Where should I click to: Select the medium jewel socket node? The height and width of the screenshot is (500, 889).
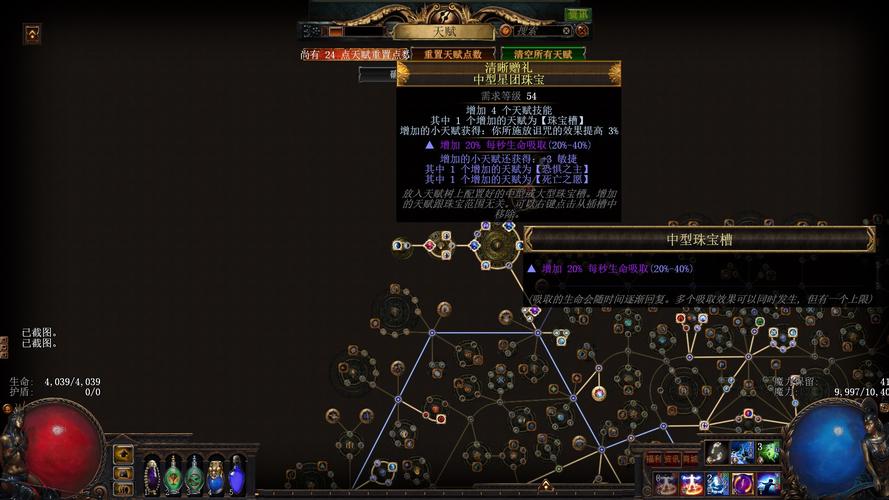click(x=496, y=245)
